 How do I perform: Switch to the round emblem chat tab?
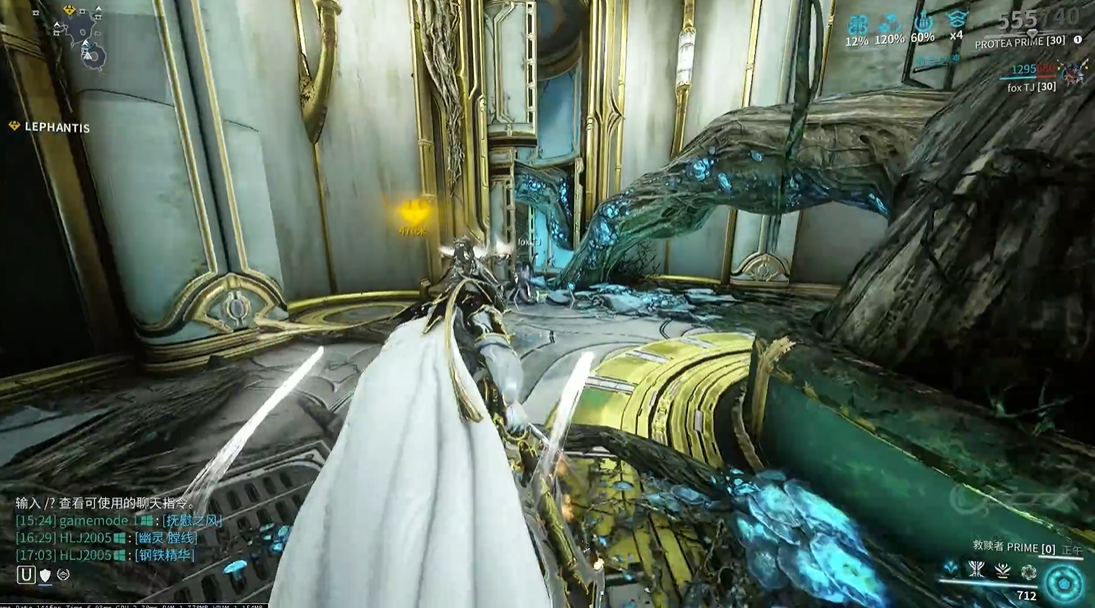(x=63, y=575)
